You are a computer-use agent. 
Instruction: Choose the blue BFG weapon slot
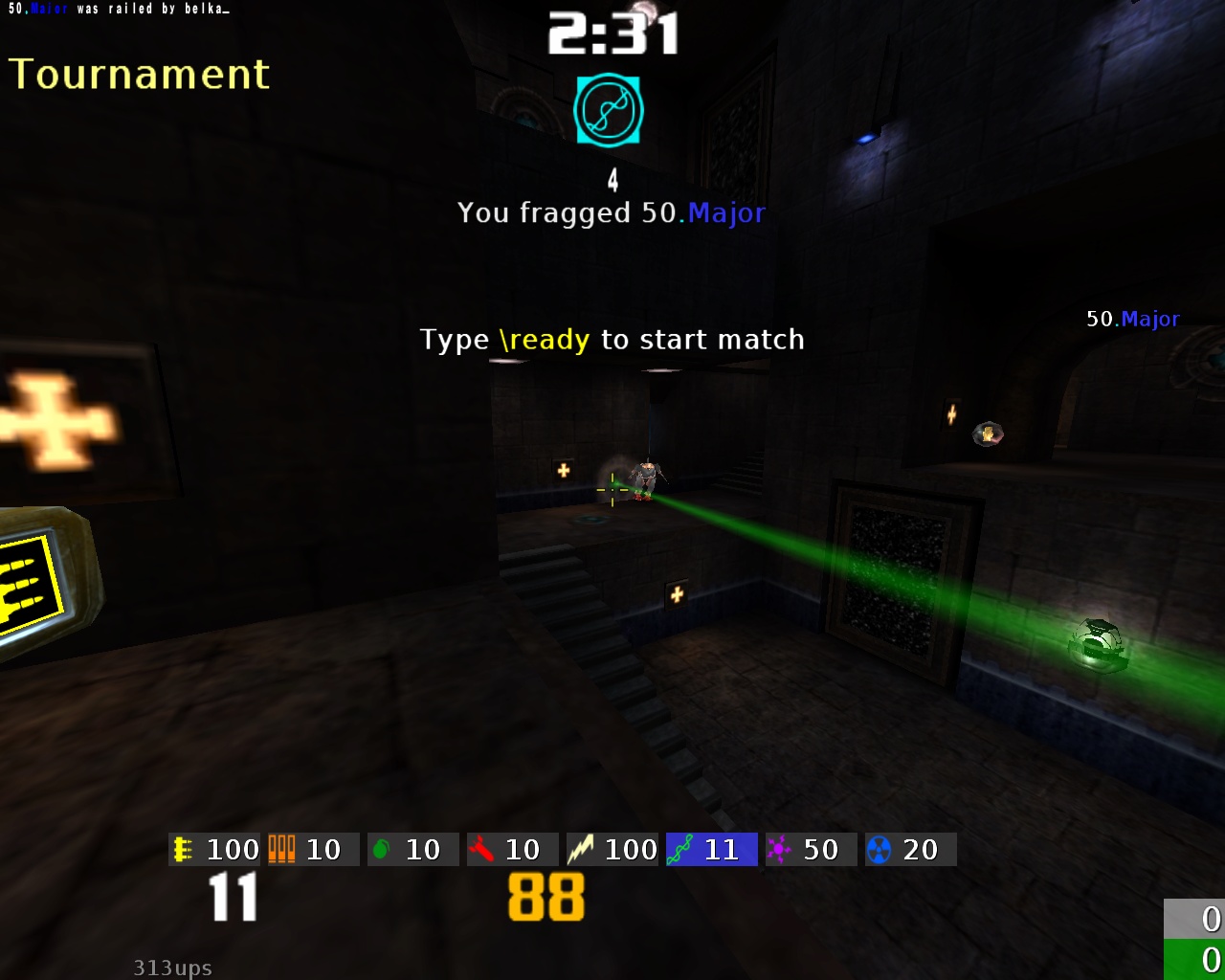click(910, 849)
